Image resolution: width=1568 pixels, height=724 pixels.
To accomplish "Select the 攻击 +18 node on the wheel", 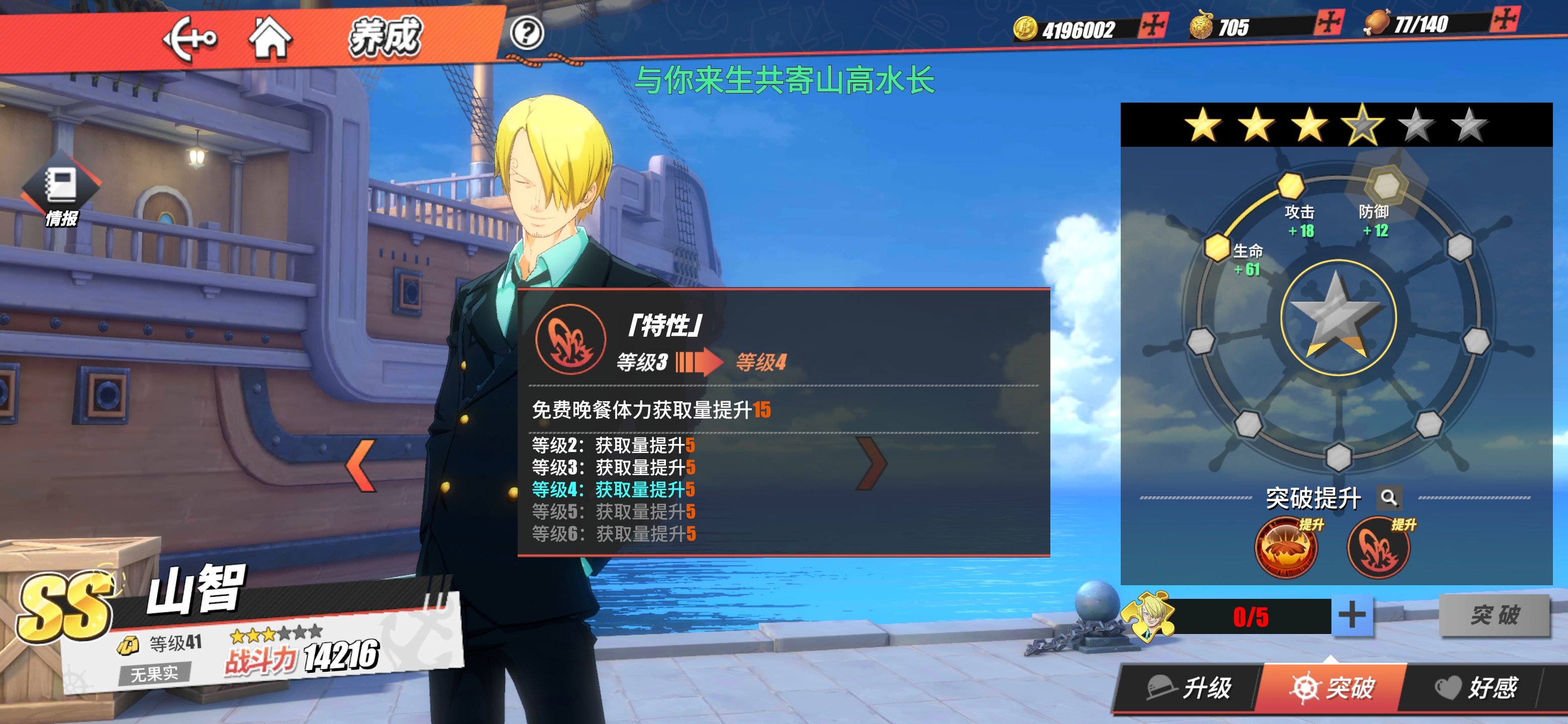I will click(x=1290, y=185).
